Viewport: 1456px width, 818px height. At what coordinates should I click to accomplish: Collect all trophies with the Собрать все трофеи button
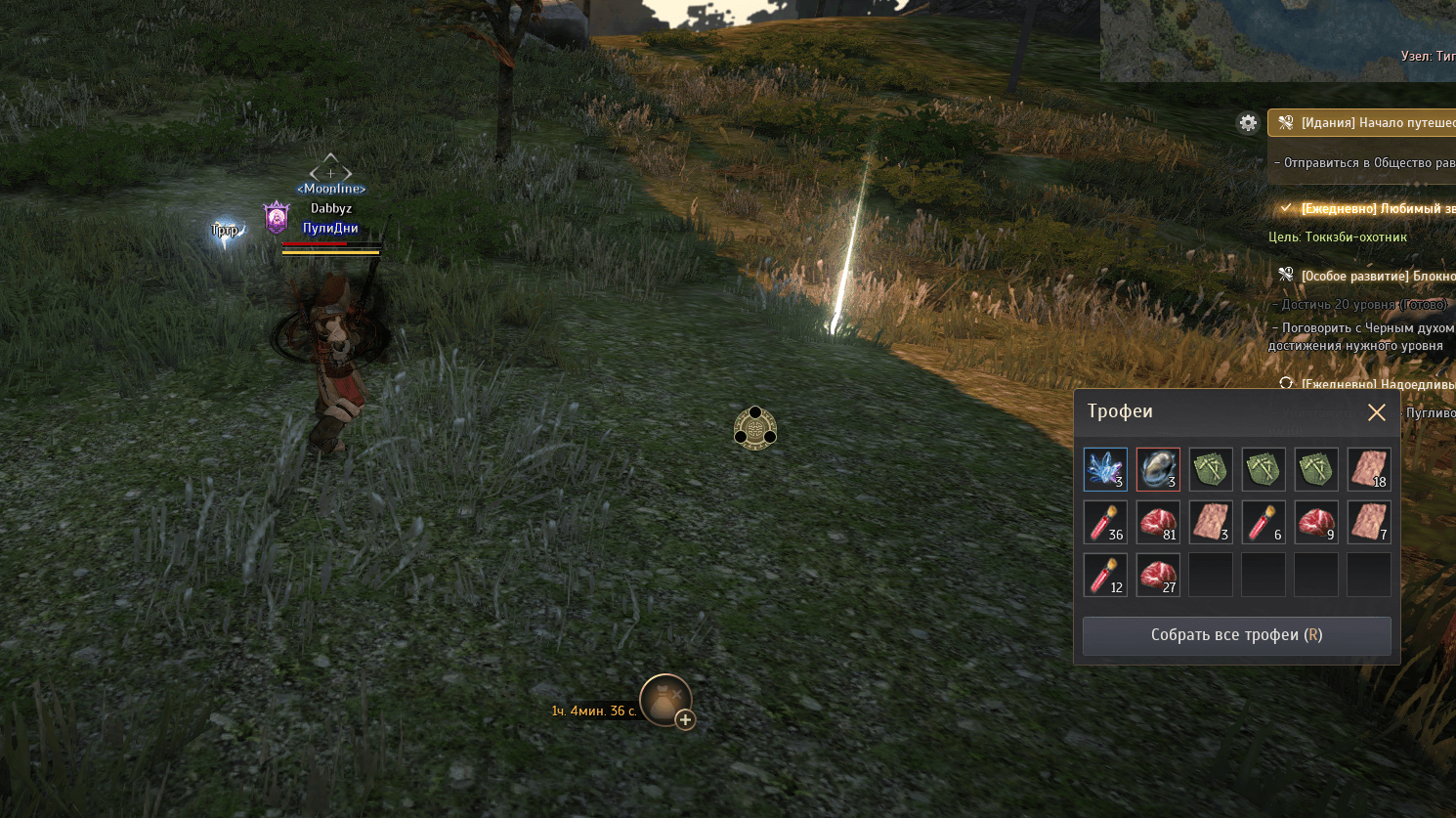[x=1236, y=635]
